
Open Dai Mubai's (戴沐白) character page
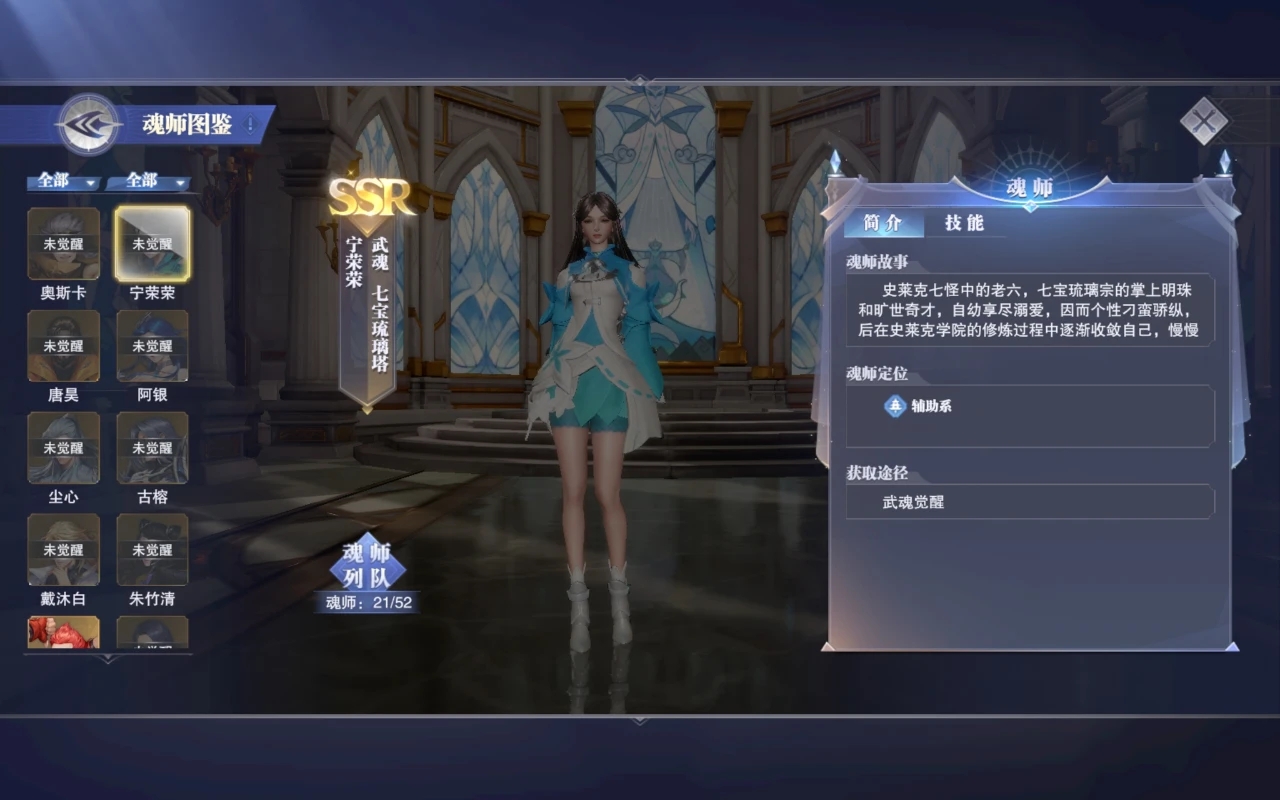(63, 550)
